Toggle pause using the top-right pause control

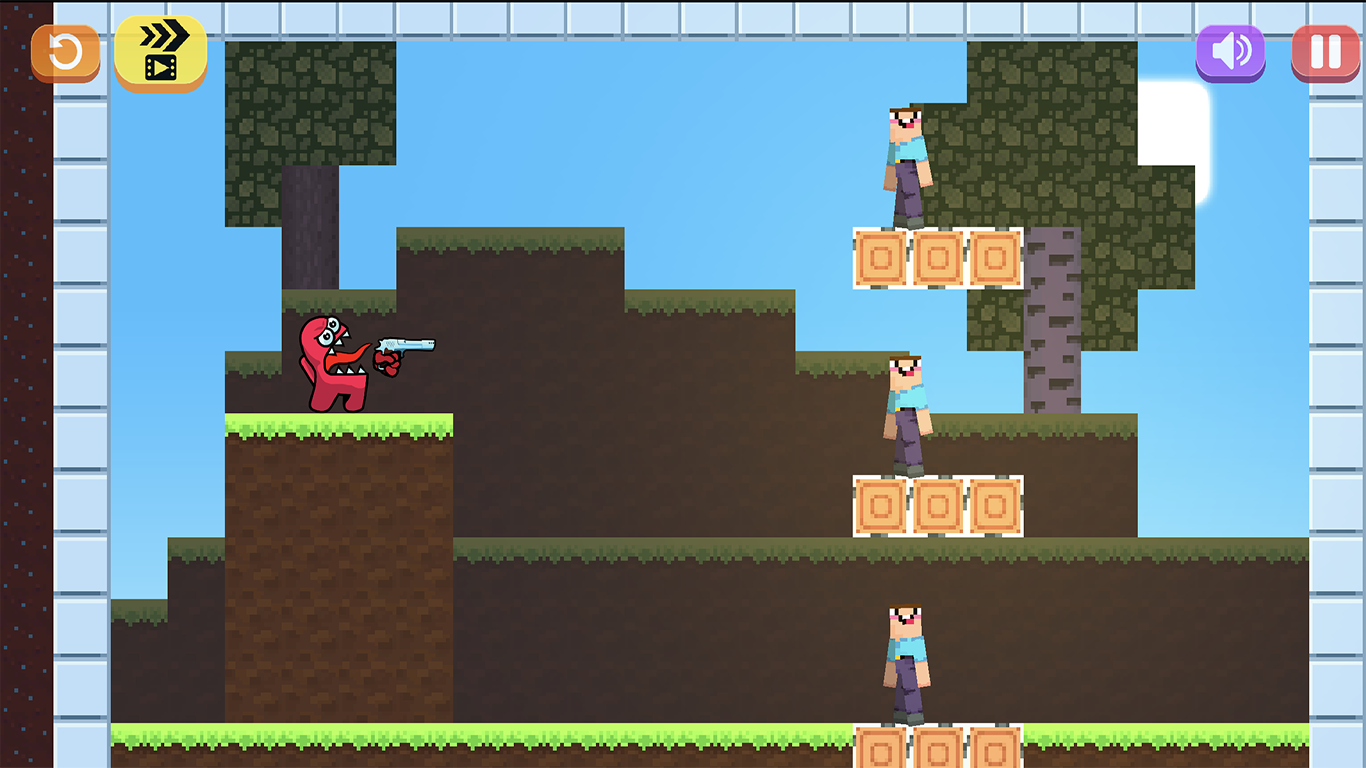pos(1325,52)
